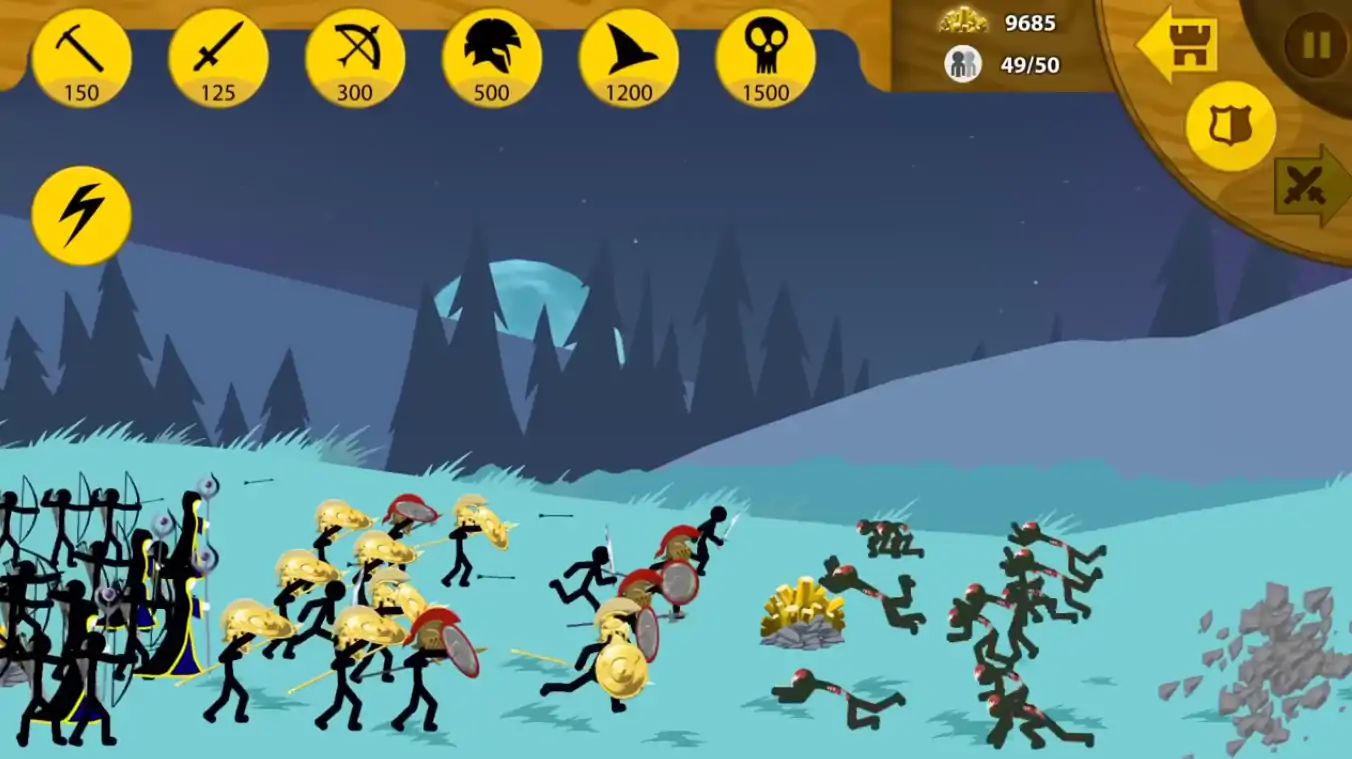This screenshot has width=1352, height=759.
Task: Set army to defend with shield button
Action: tap(1230, 126)
